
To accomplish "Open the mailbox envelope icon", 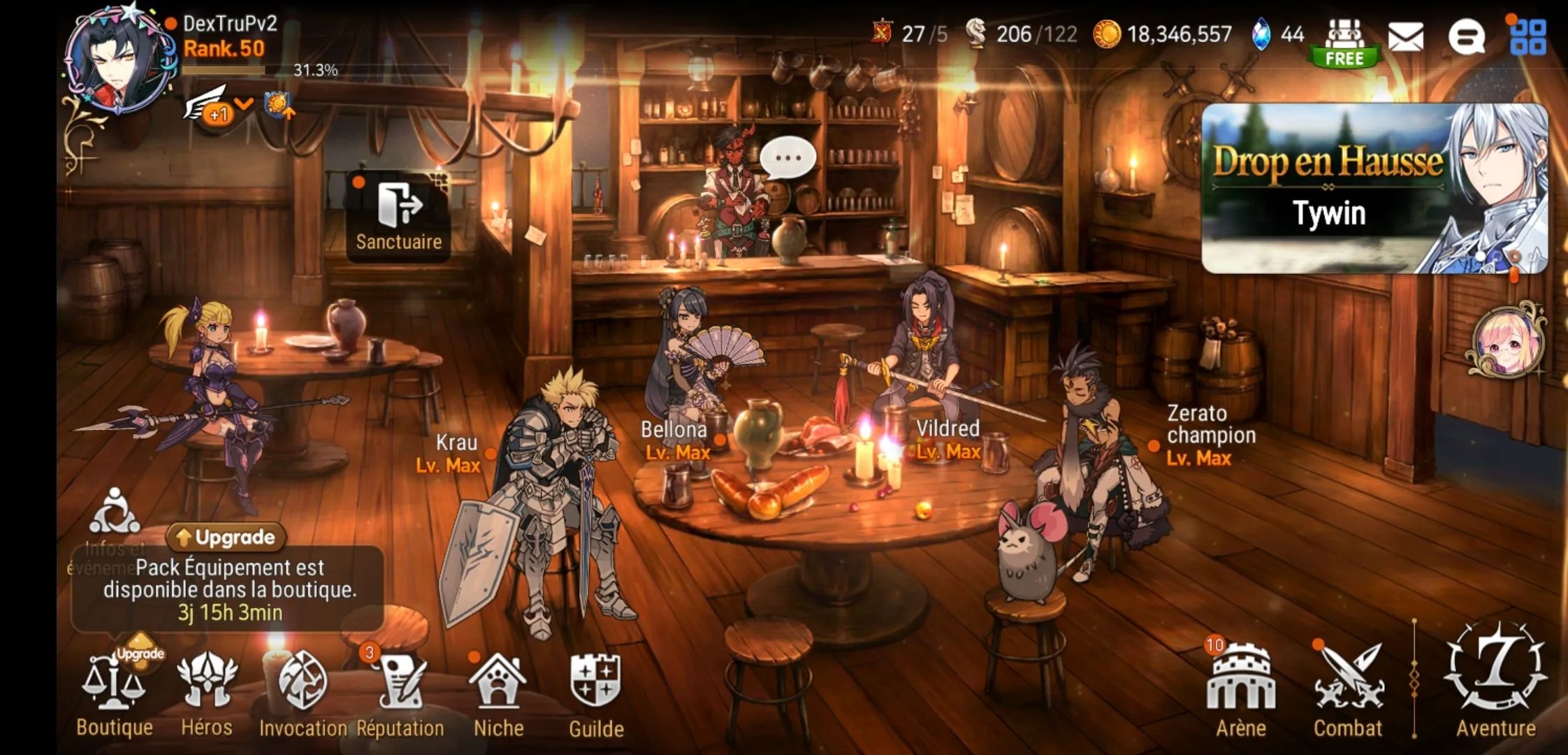I will (1406, 36).
